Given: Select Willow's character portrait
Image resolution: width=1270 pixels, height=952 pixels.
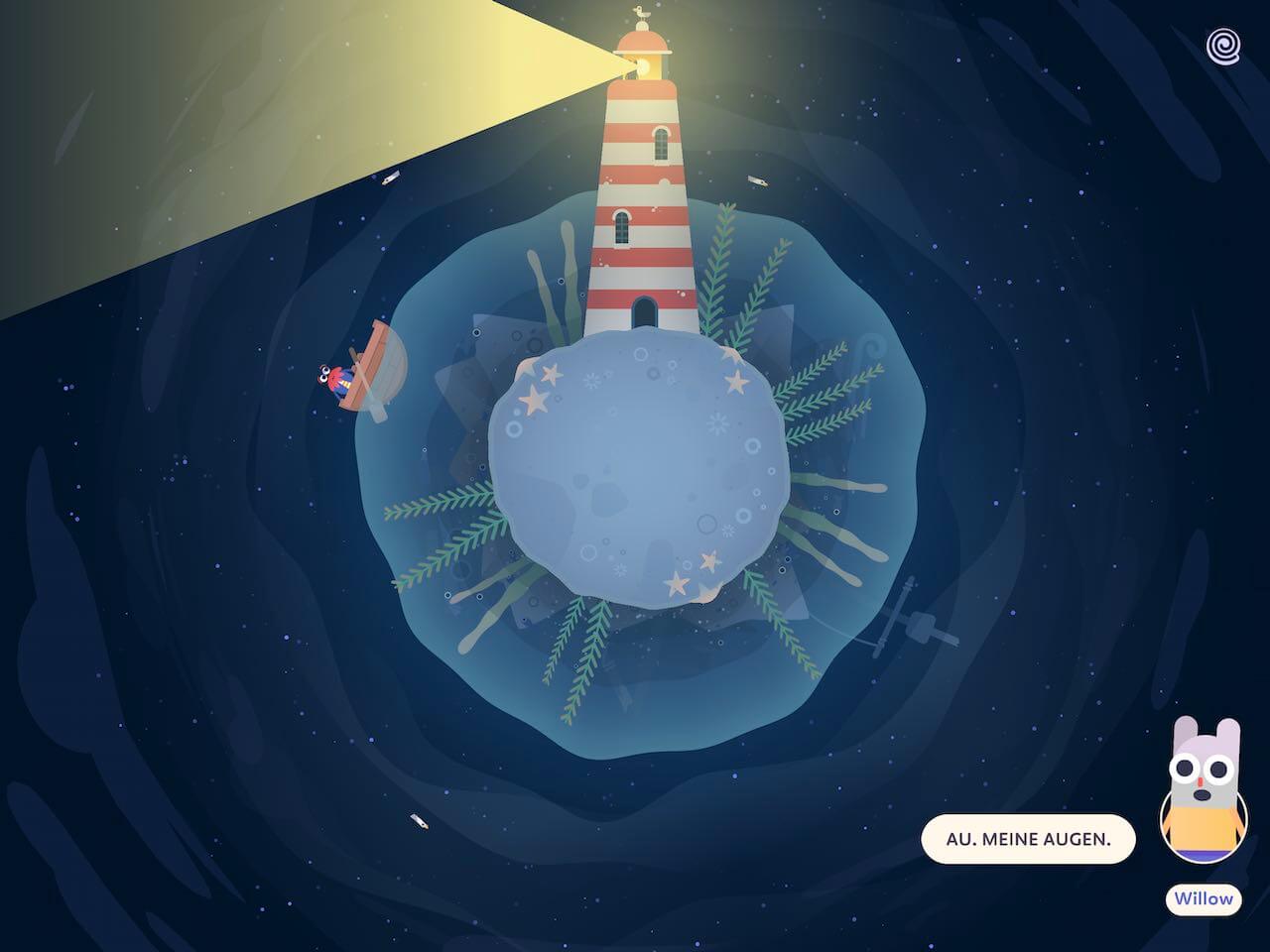Looking at the screenshot, I should pos(1203,793).
